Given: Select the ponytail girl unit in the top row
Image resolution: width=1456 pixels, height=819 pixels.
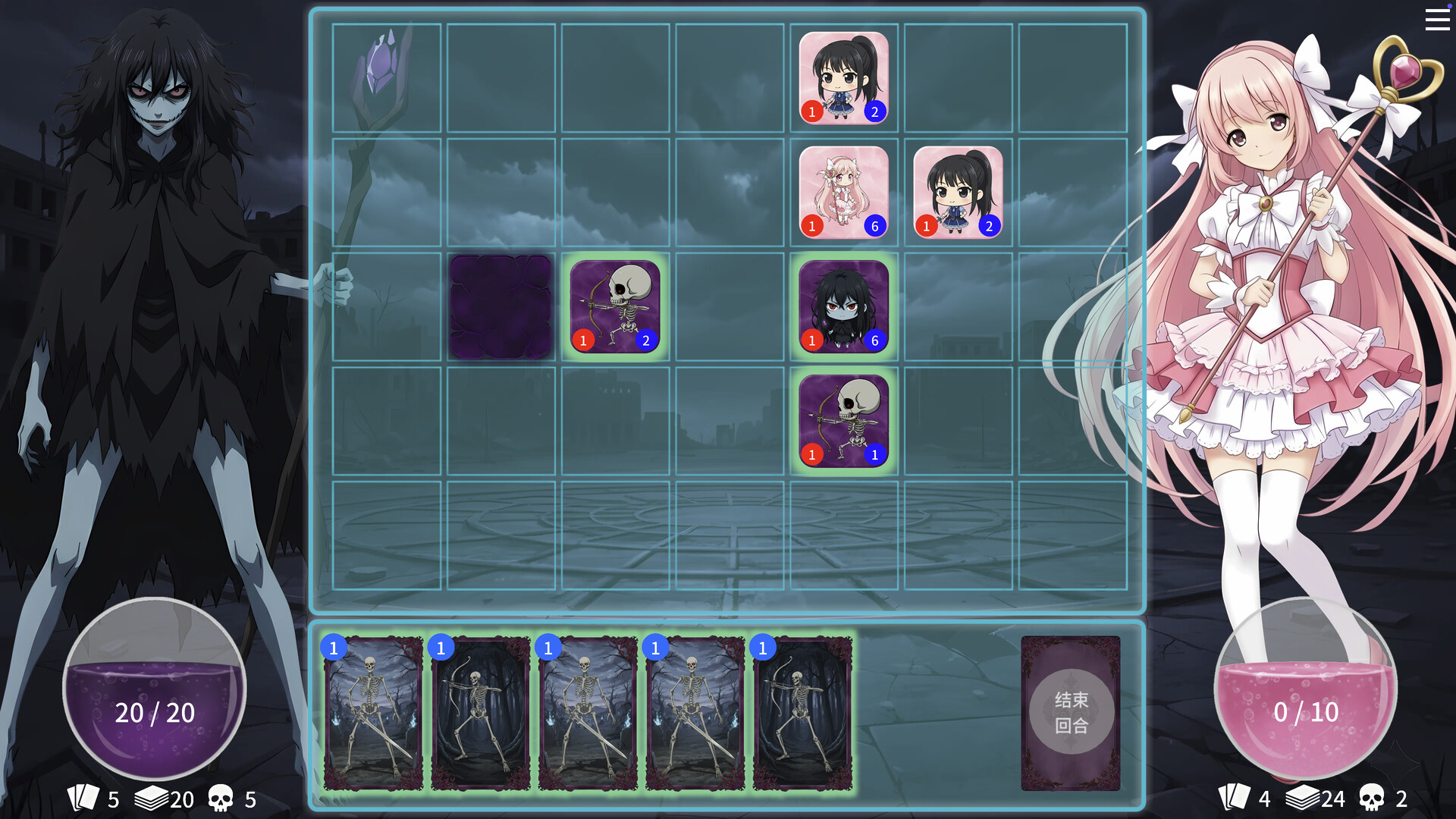Looking at the screenshot, I should click(x=843, y=78).
